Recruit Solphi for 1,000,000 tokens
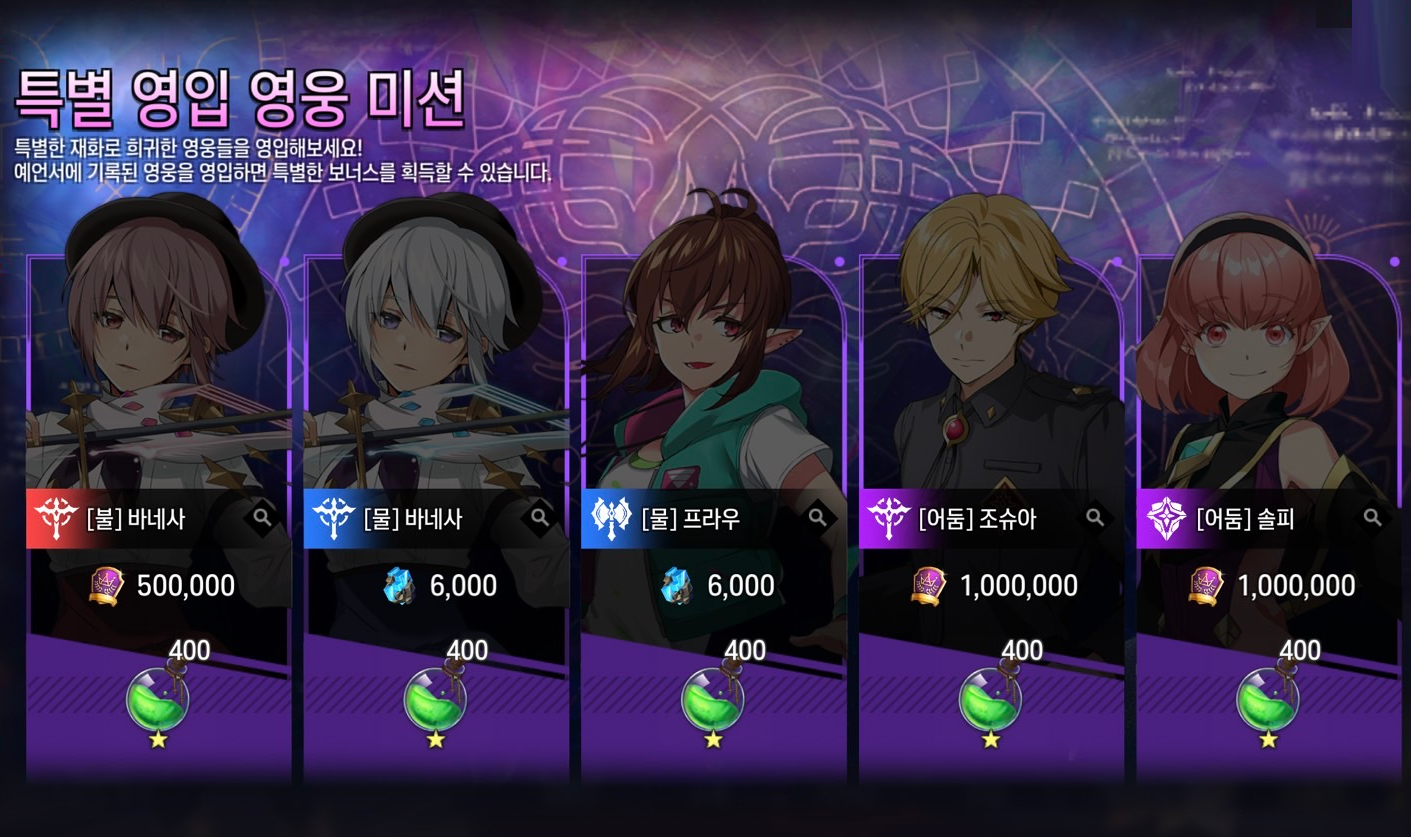 1271,586
